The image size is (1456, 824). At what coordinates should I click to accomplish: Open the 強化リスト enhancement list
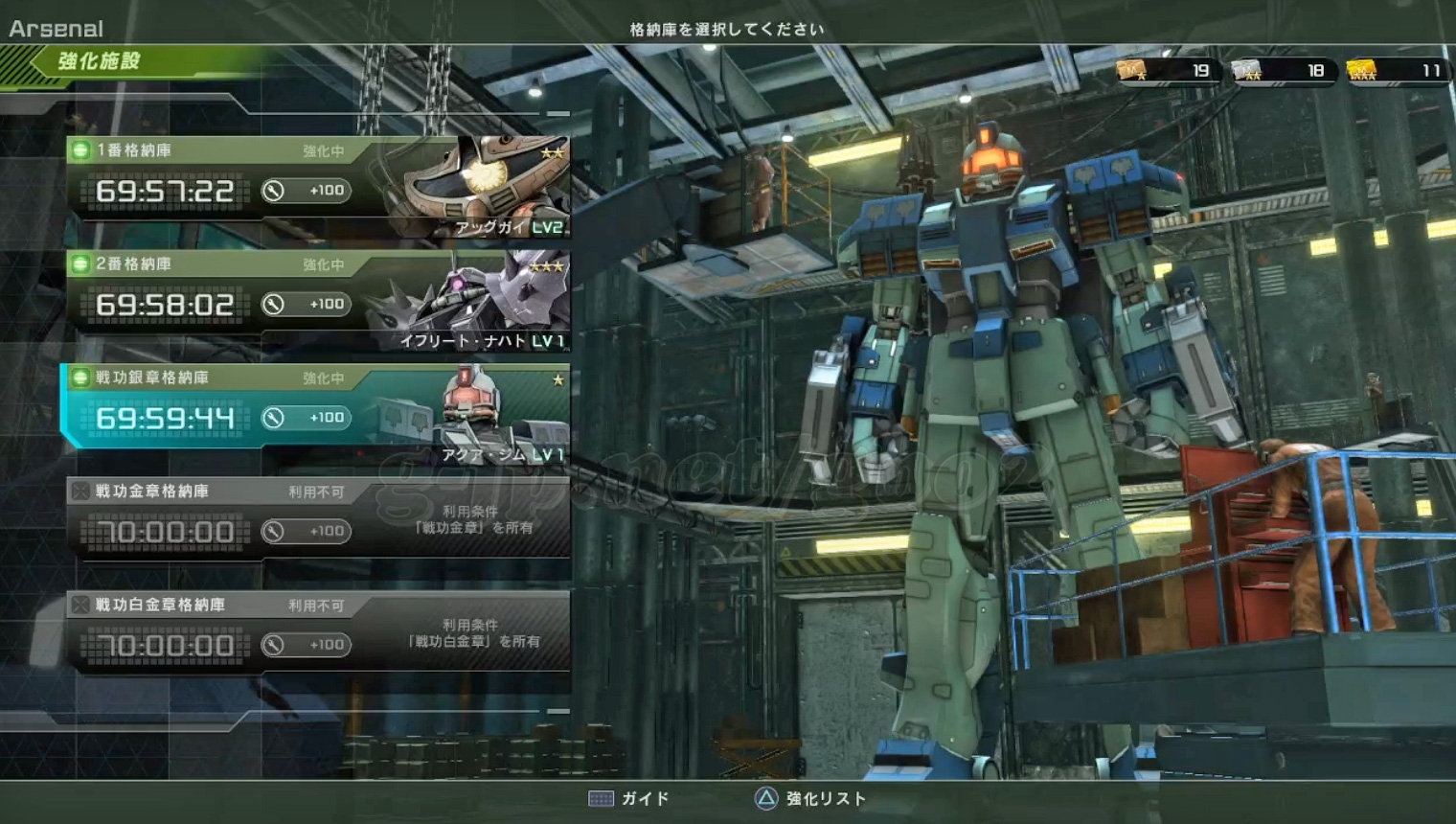(811, 799)
